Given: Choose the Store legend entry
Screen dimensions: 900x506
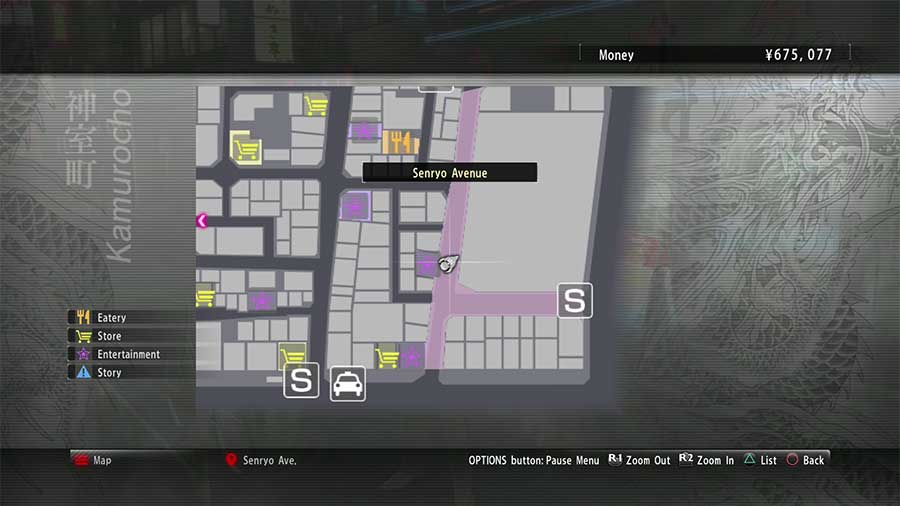Looking at the screenshot, I should 108,336.
